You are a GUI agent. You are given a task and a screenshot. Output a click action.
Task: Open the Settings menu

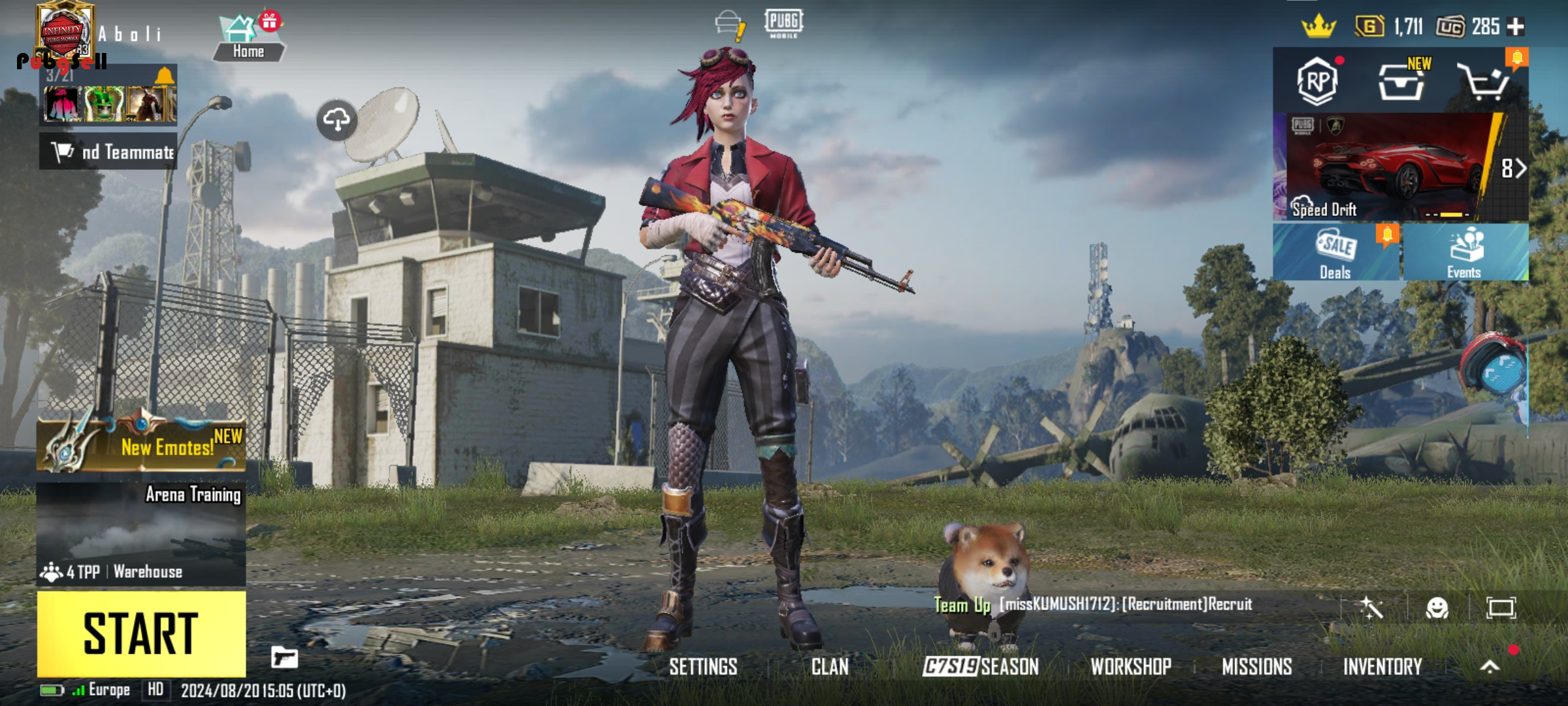(703, 667)
